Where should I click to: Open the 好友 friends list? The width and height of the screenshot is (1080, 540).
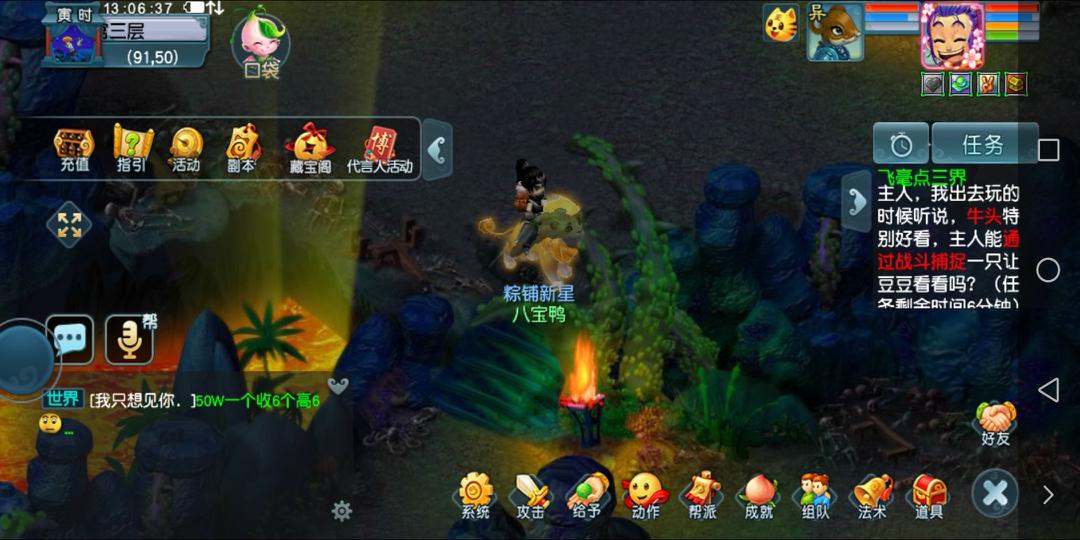coord(996,423)
